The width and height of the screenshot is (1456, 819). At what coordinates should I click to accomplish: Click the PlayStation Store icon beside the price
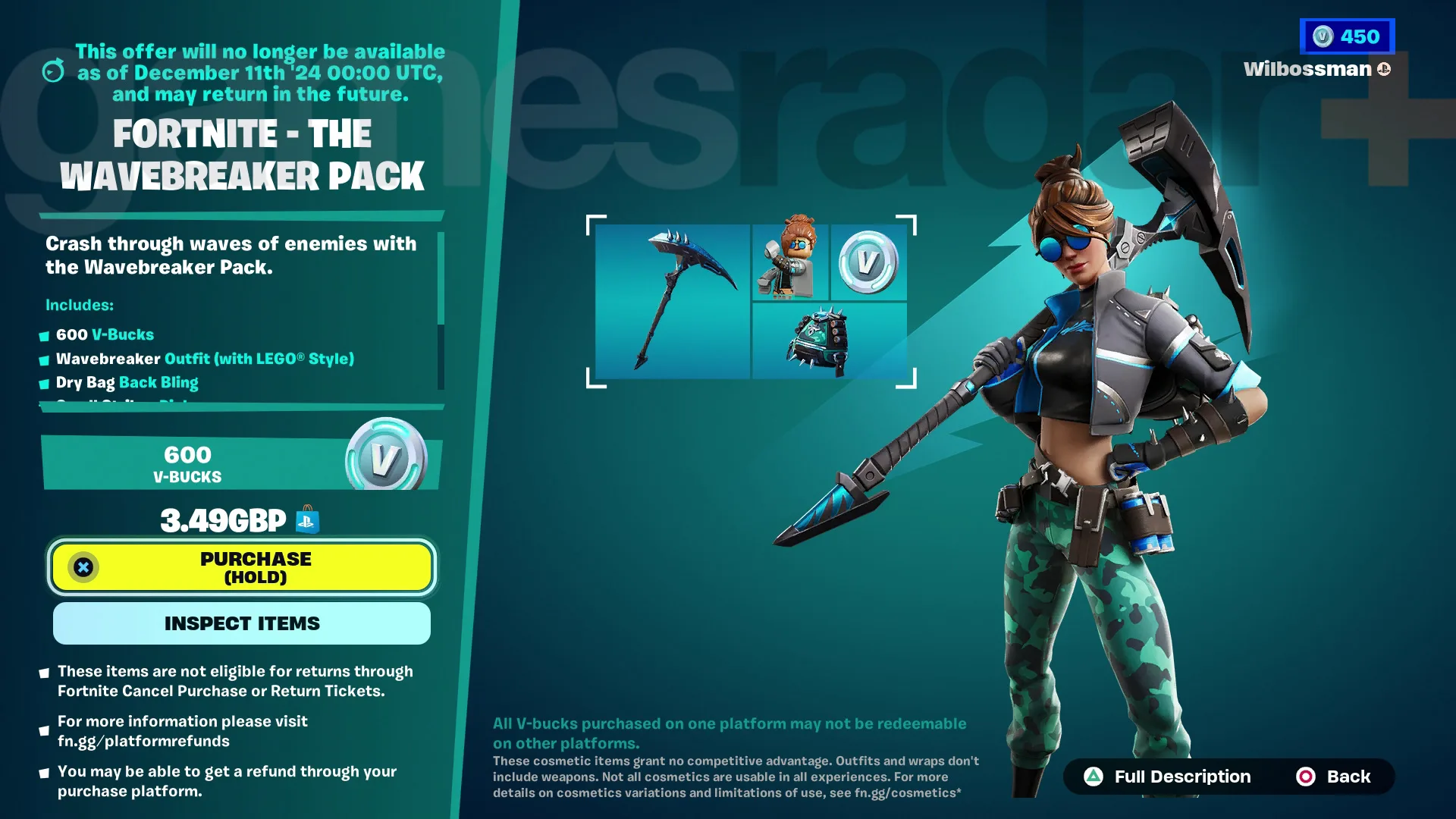tap(306, 519)
